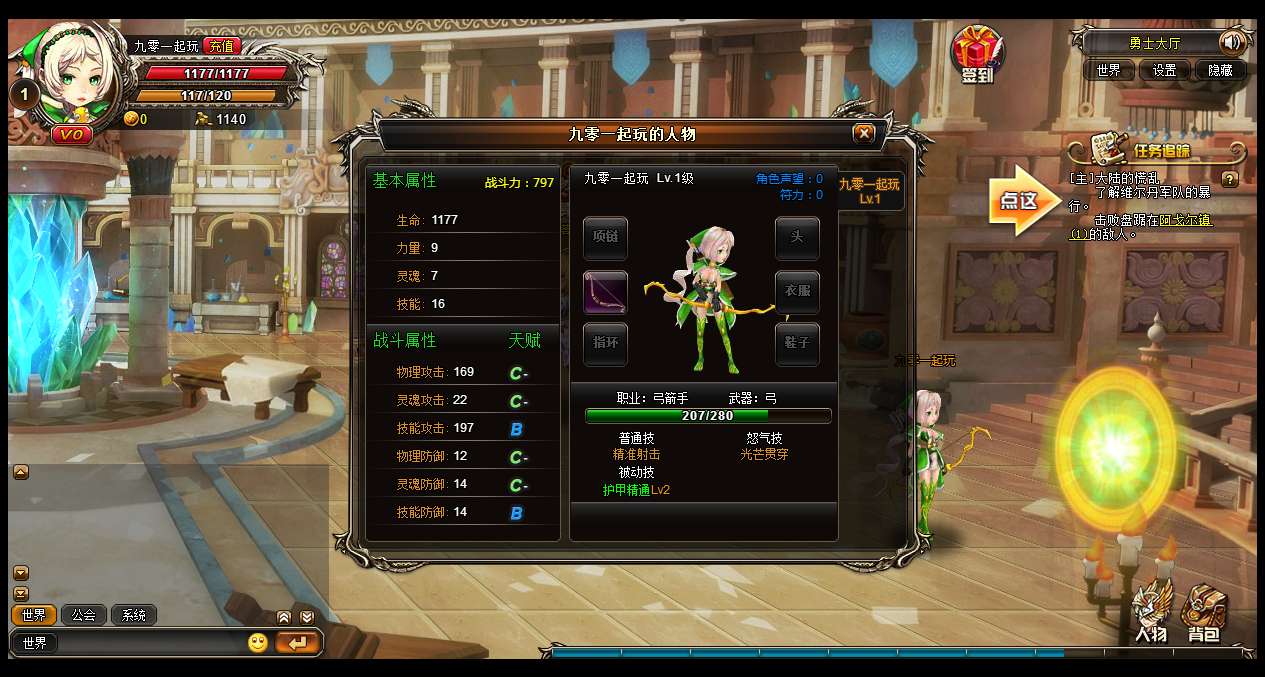This screenshot has height=677, width=1265.
Task: Open the 签到 daily sign-in gift
Action: coord(976,55)
